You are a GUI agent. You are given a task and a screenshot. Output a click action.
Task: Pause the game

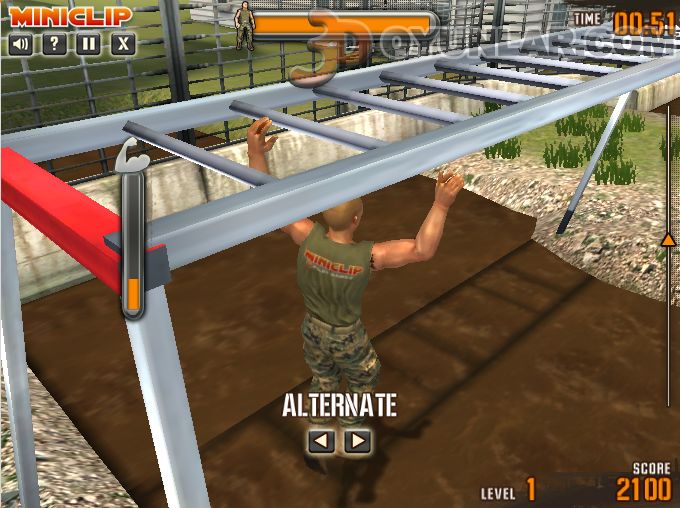89,44
